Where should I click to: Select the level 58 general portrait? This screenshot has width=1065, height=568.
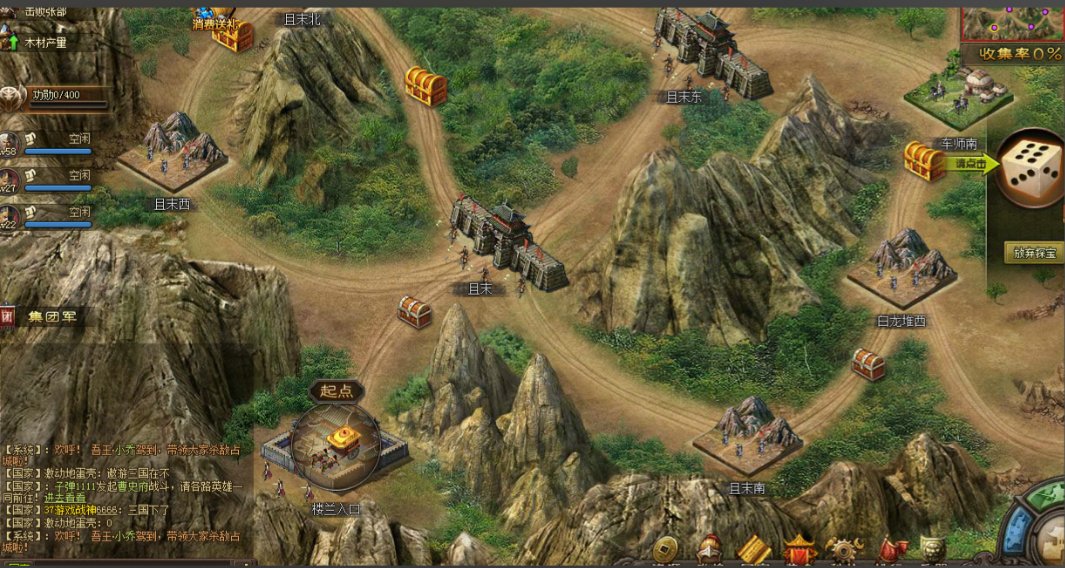coord(11,144)
